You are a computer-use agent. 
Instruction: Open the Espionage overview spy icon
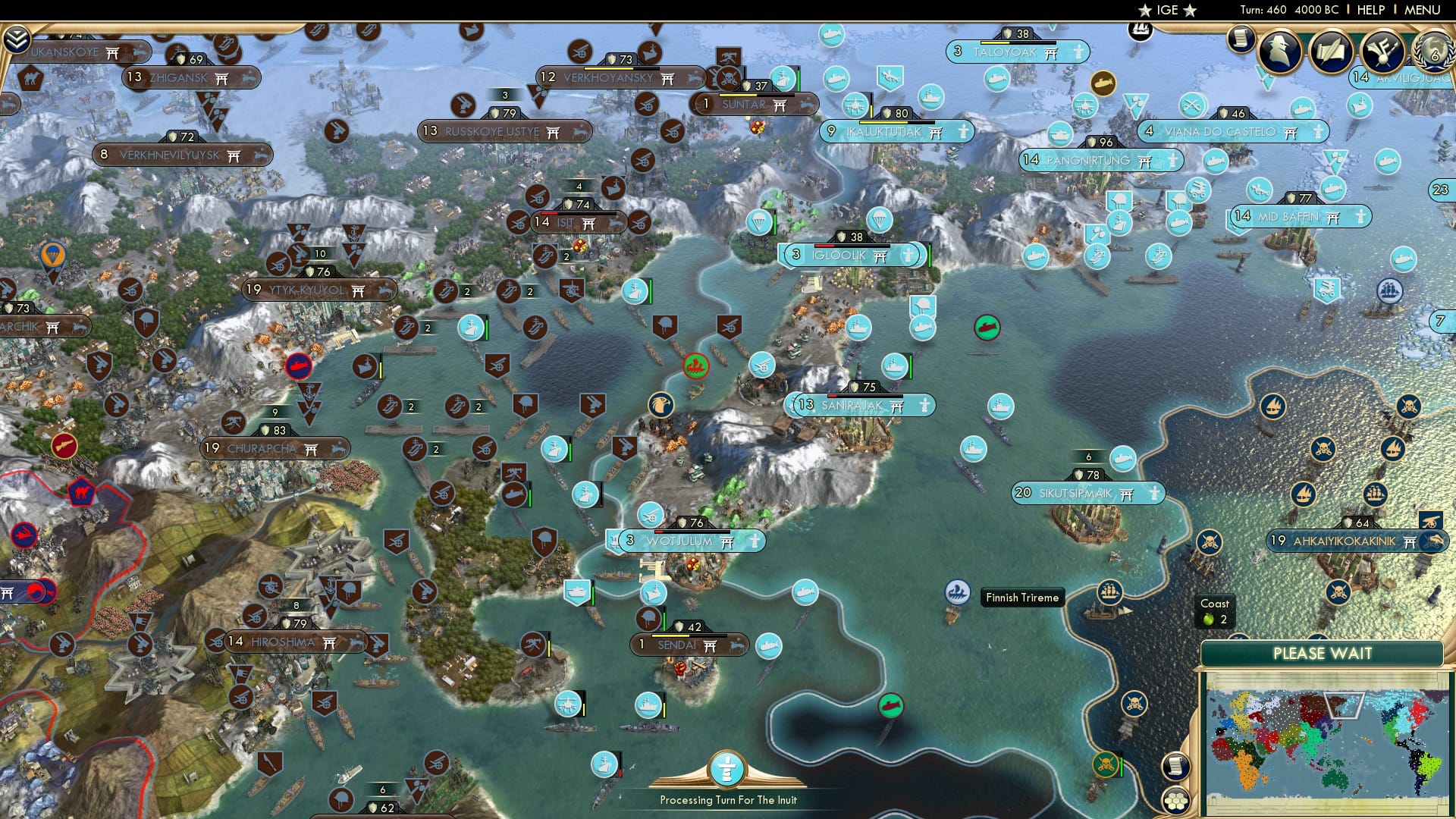click(x=1280, y=51)
